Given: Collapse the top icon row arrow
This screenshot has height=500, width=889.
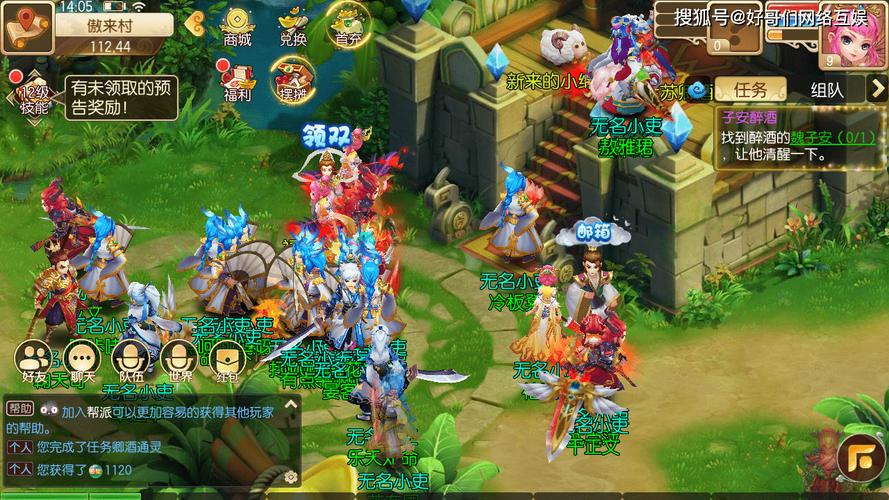Looking at the screenshot, I should pyautogui.click(x=193, y=25).
